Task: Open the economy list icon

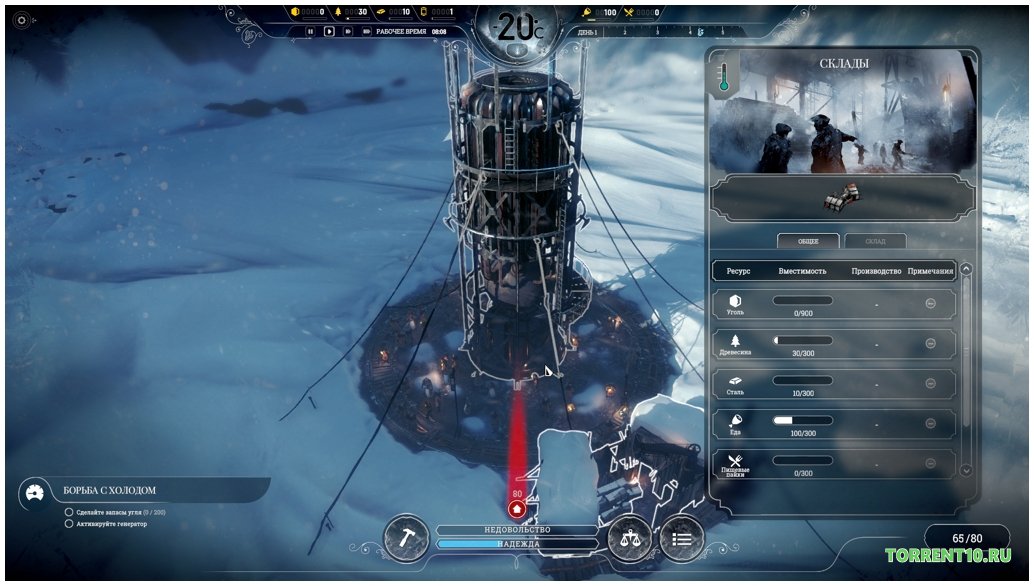Action: tap(681, 538)
